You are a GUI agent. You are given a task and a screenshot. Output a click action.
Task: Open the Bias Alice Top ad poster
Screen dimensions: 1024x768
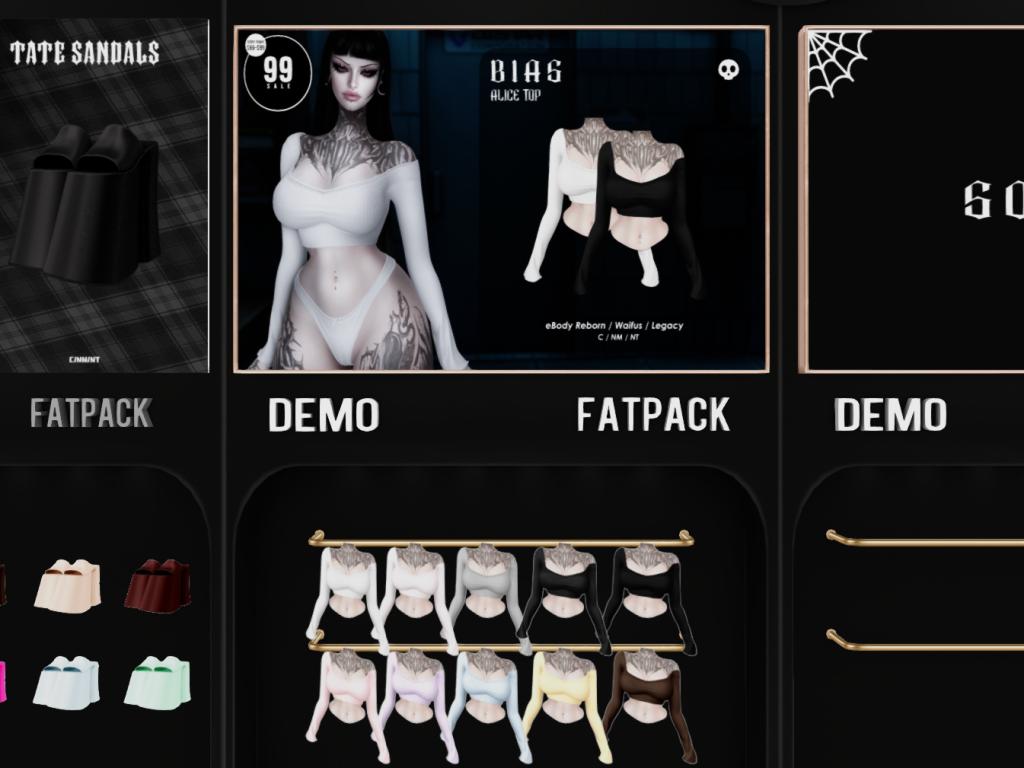coord(501,199)
